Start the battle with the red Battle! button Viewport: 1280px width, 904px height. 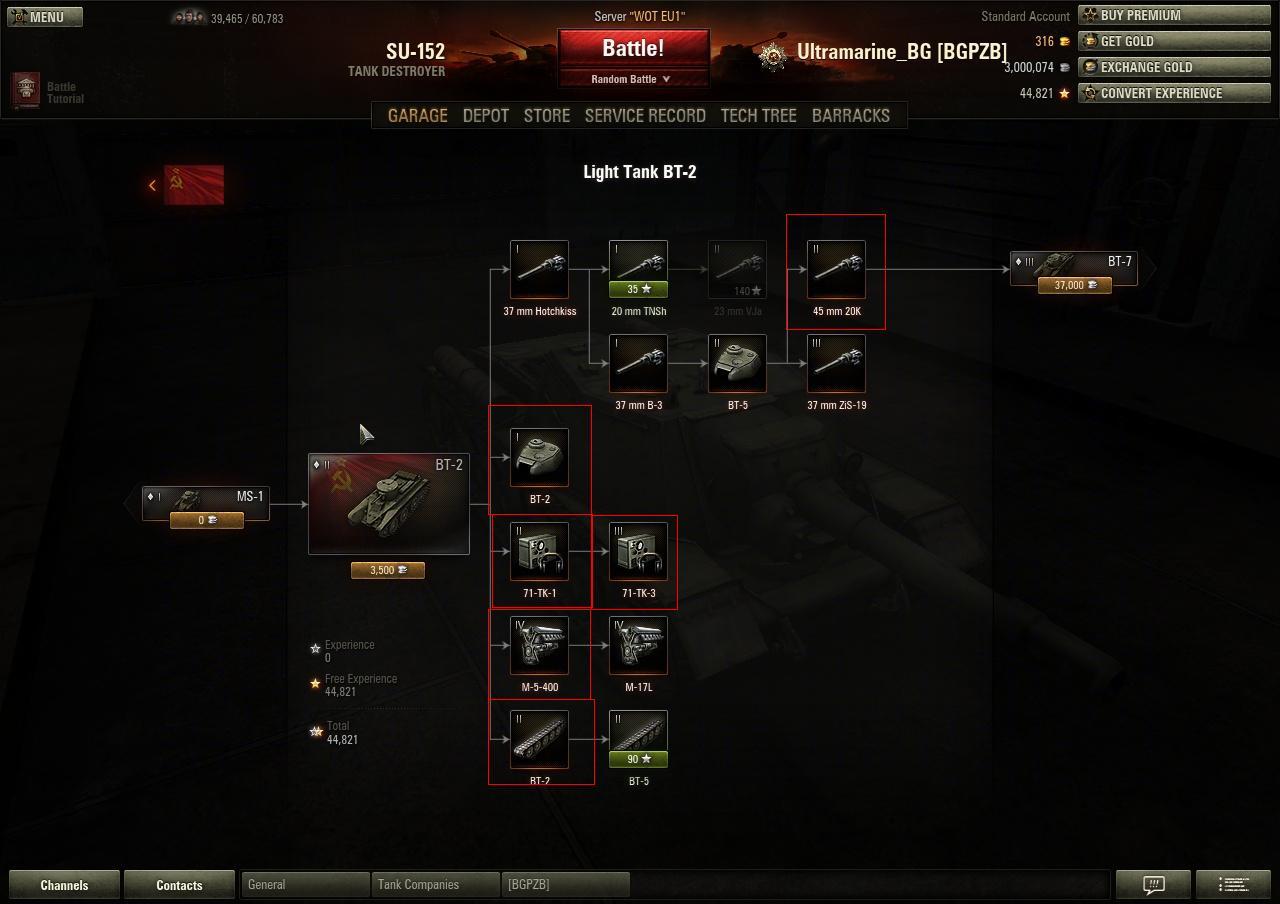tap(633, 49)
